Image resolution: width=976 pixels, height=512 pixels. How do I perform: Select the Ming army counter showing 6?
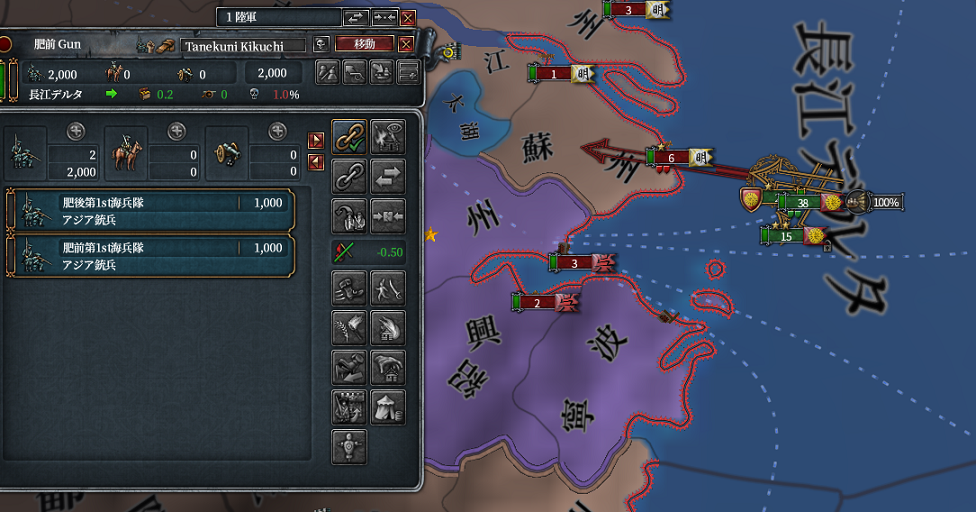pos(672,157)
